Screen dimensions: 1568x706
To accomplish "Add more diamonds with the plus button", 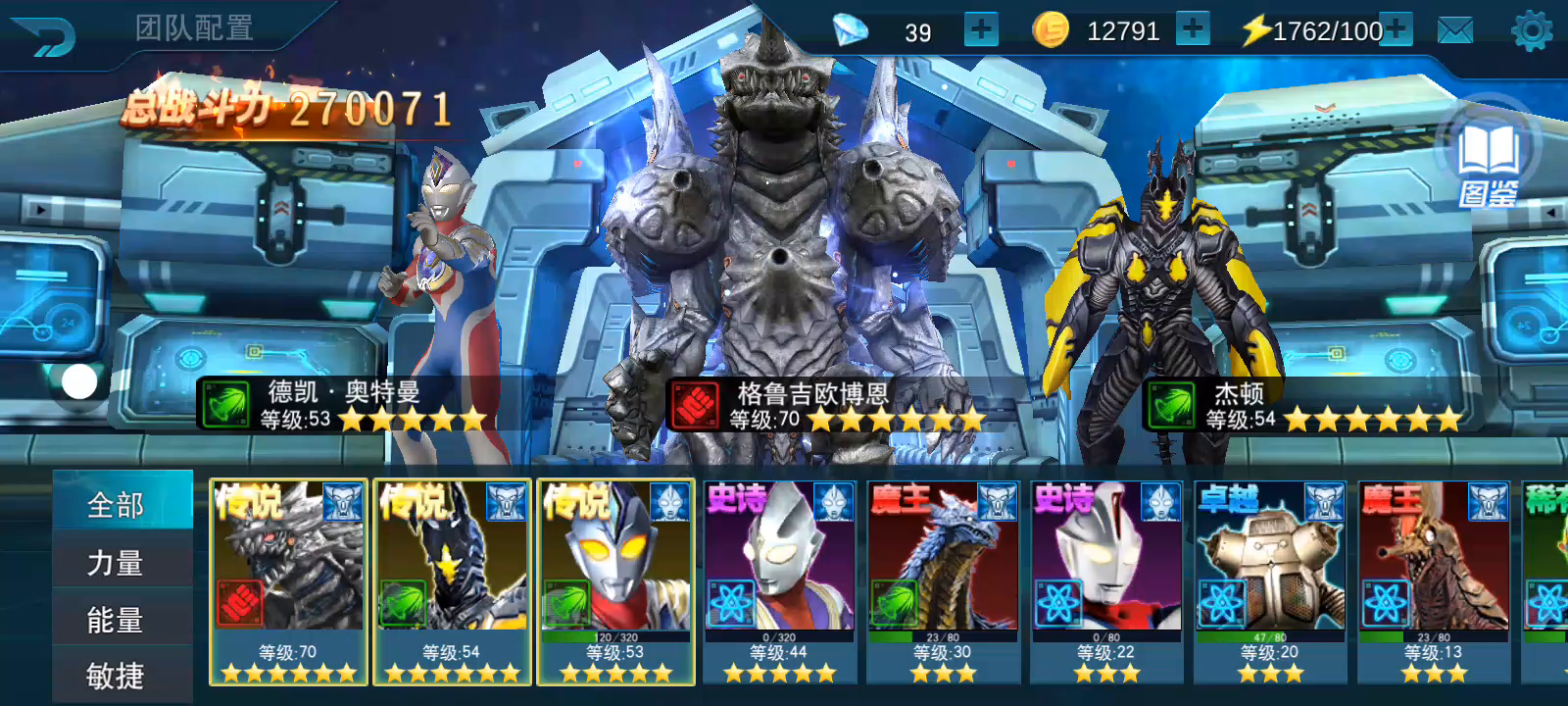I will (x=980, y=30).
